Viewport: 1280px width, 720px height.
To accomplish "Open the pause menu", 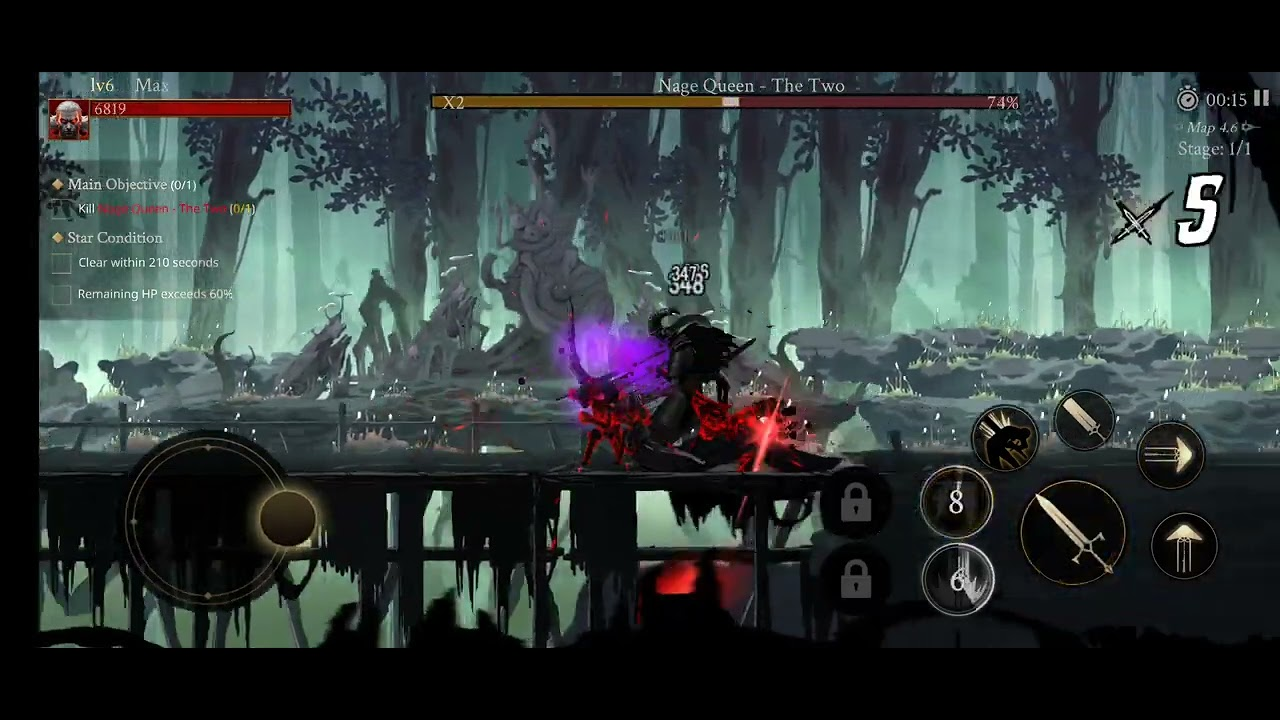I will pyautogui.click(x=1261, y=99).
